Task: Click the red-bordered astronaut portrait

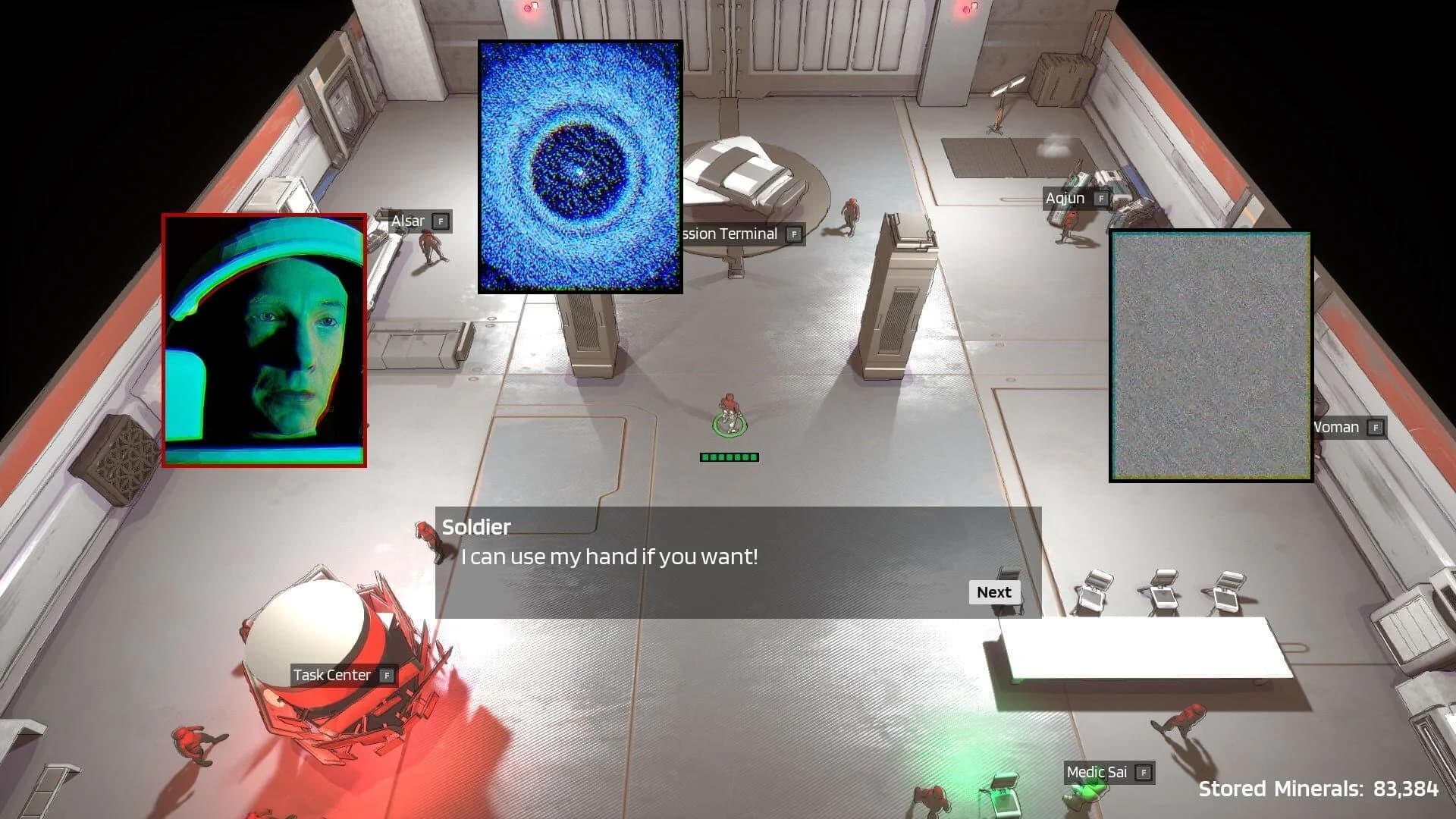Action: [x=265, y=341]
